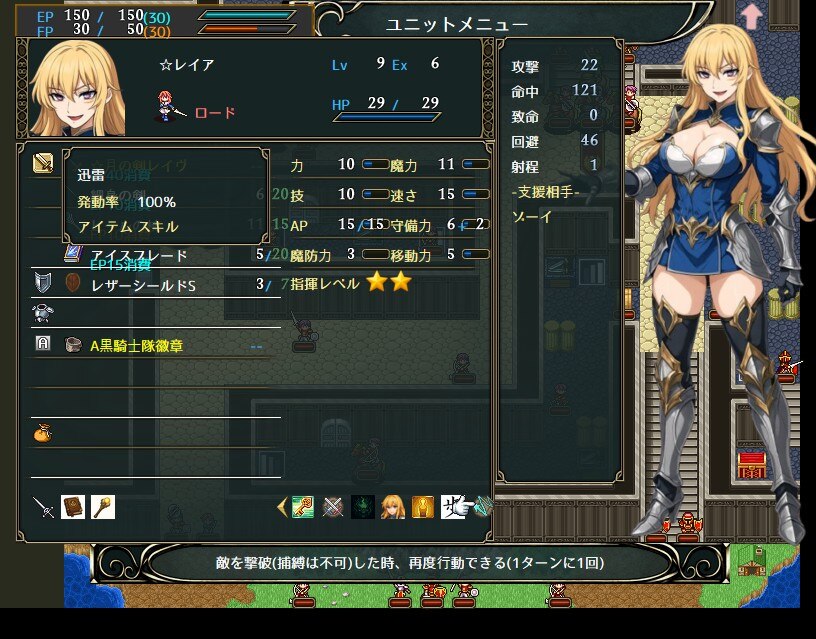Select the 迅雷 skill icon under the pointer
This screenshot has width=816, height=639.
(453, 508)
